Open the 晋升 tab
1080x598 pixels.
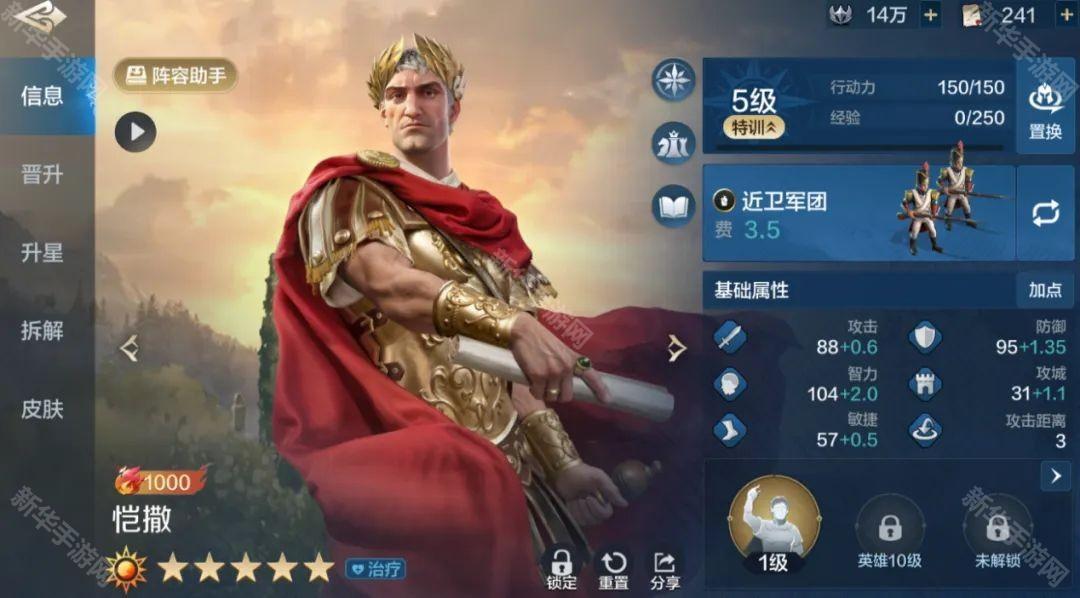(x=42, y=174)
